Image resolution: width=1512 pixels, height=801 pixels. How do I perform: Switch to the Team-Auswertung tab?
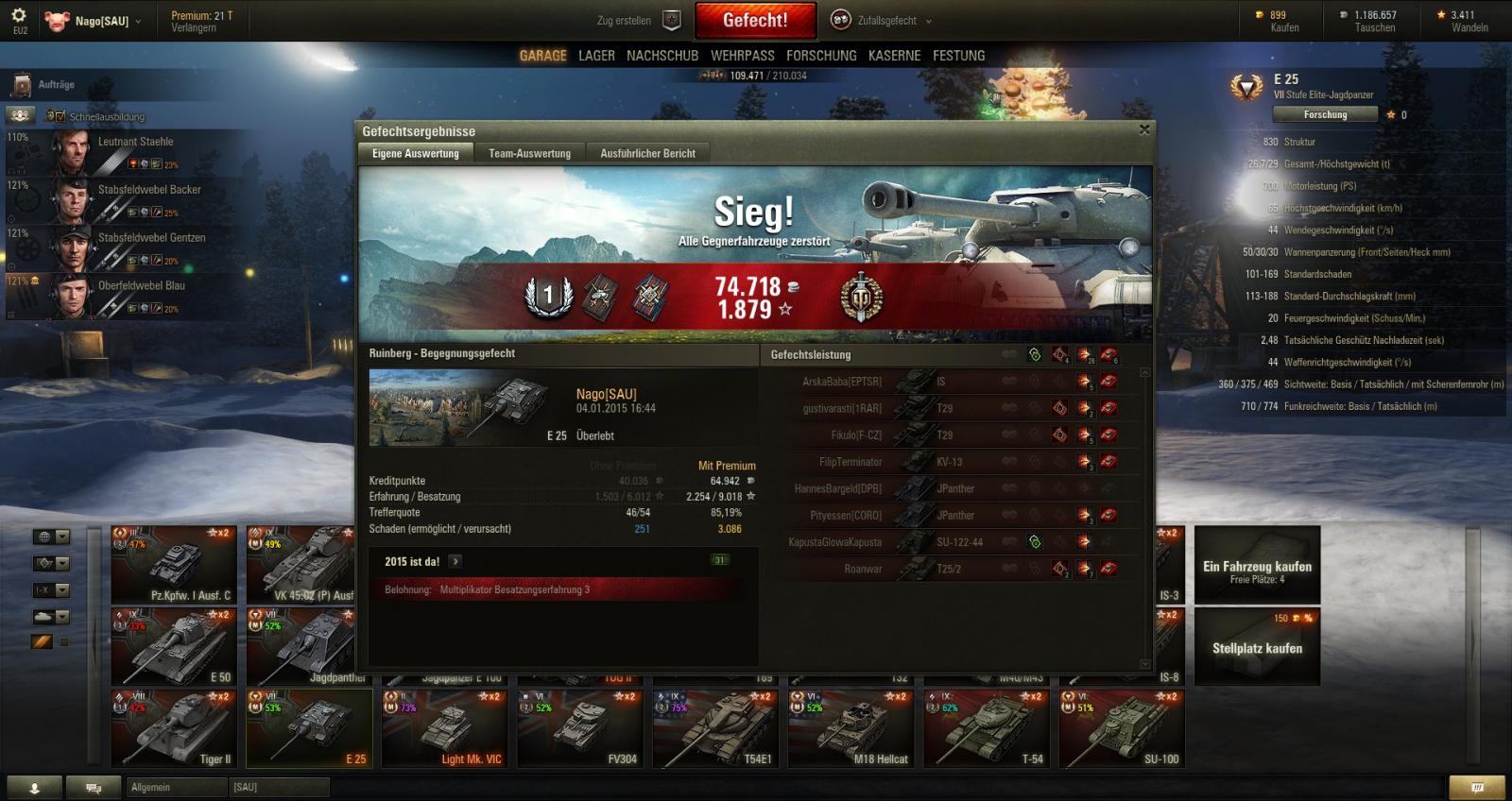click(x=529, y=153)
